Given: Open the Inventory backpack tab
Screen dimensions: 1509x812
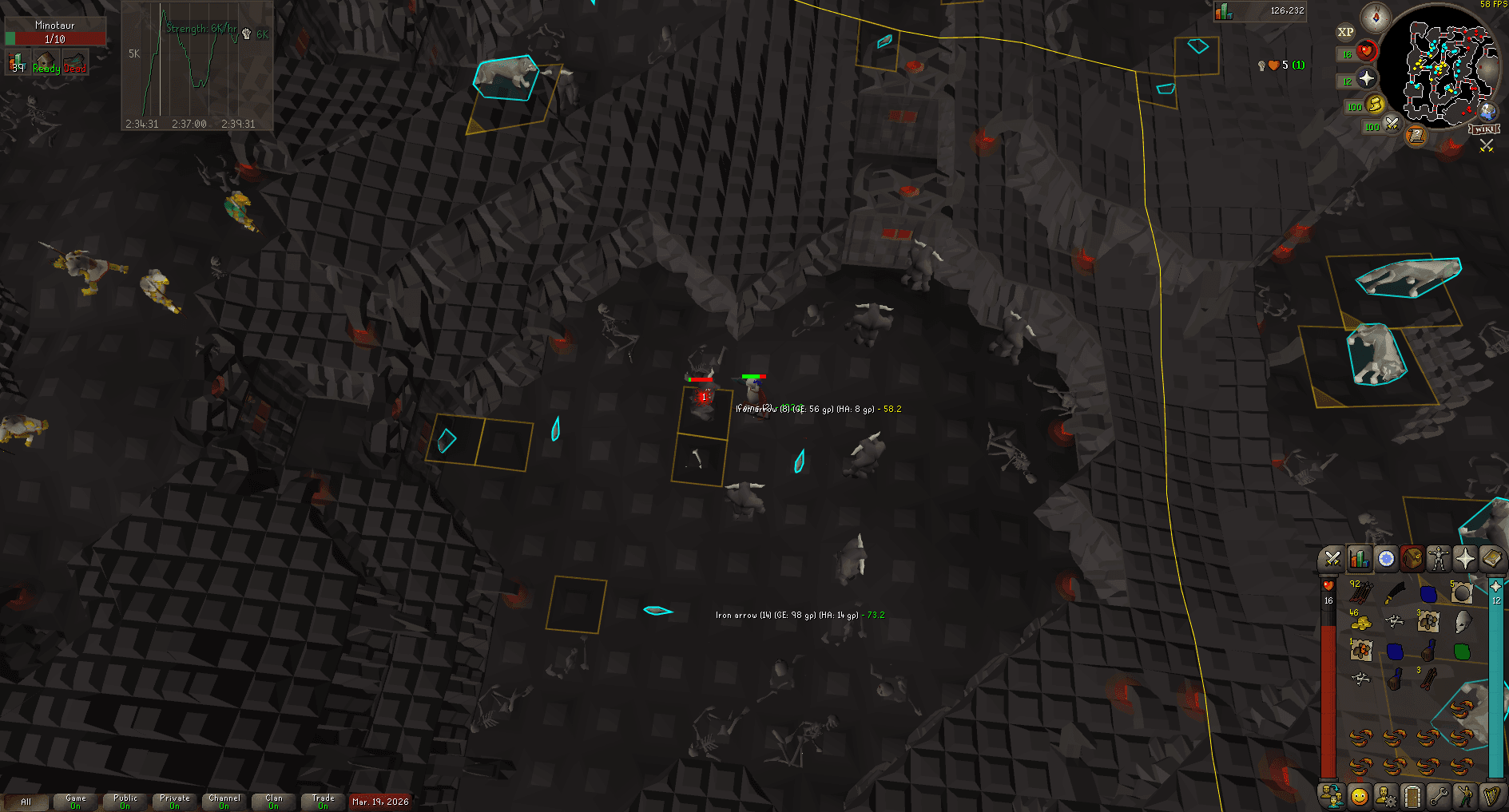Looking at the screenshot, I should coord(1413,559).
